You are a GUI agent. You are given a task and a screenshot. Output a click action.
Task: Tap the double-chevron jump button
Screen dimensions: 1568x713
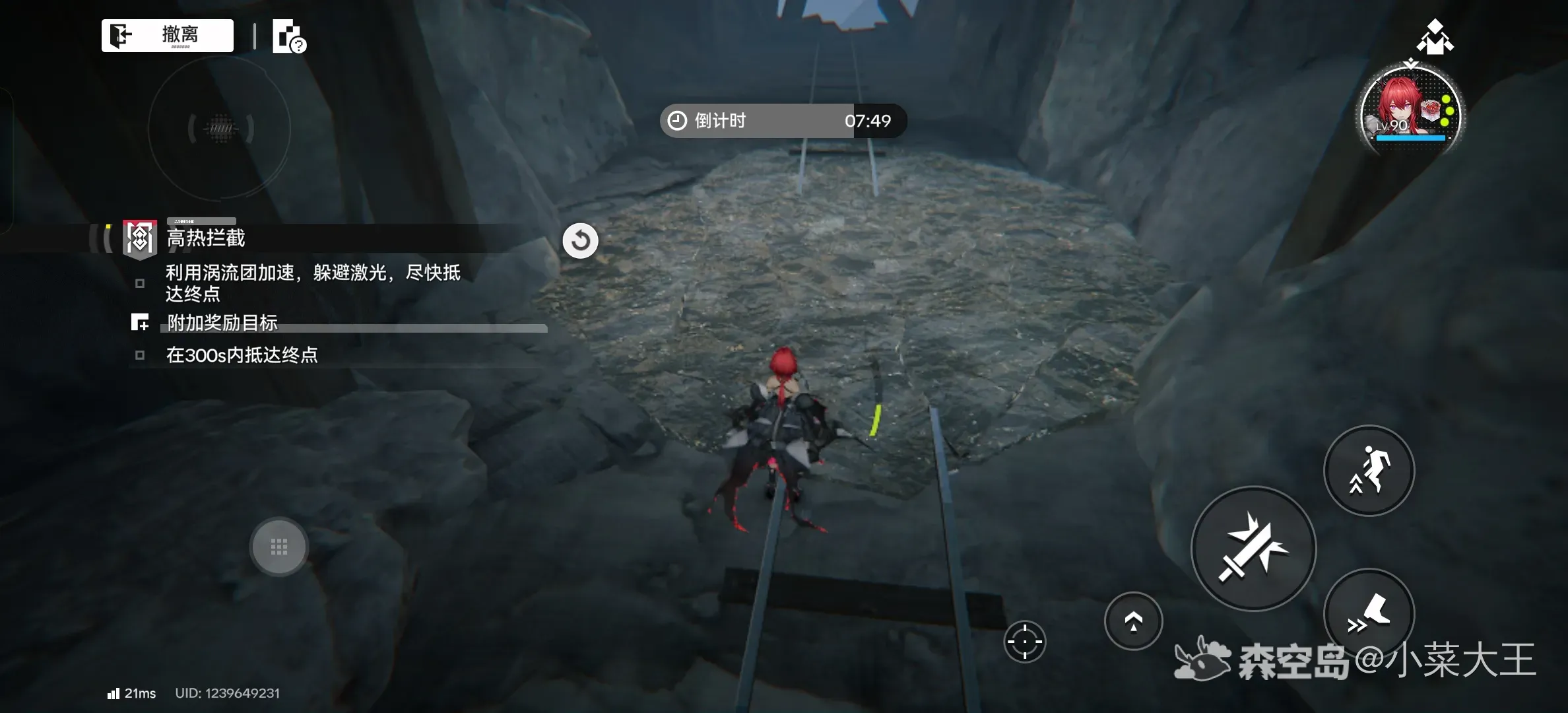(x=1133, y=621)
